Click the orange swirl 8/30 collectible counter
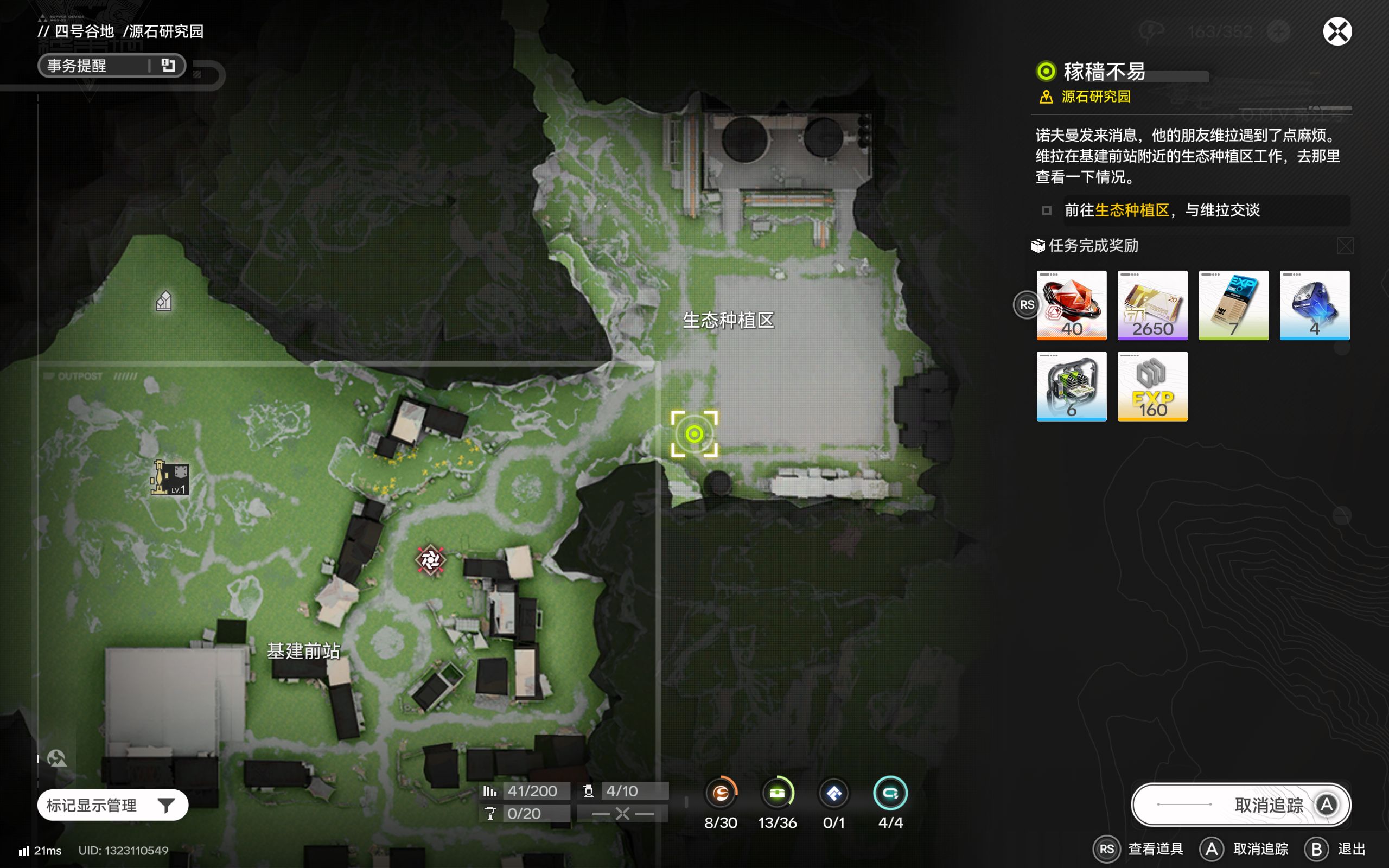 721,793
